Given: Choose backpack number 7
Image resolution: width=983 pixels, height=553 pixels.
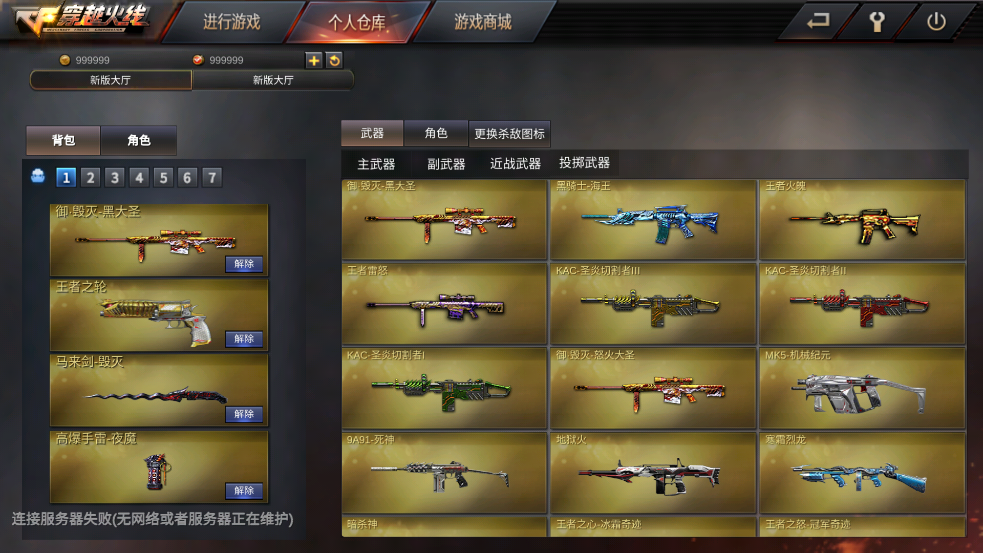Looking at the screenshot, I should pos(211,178).
